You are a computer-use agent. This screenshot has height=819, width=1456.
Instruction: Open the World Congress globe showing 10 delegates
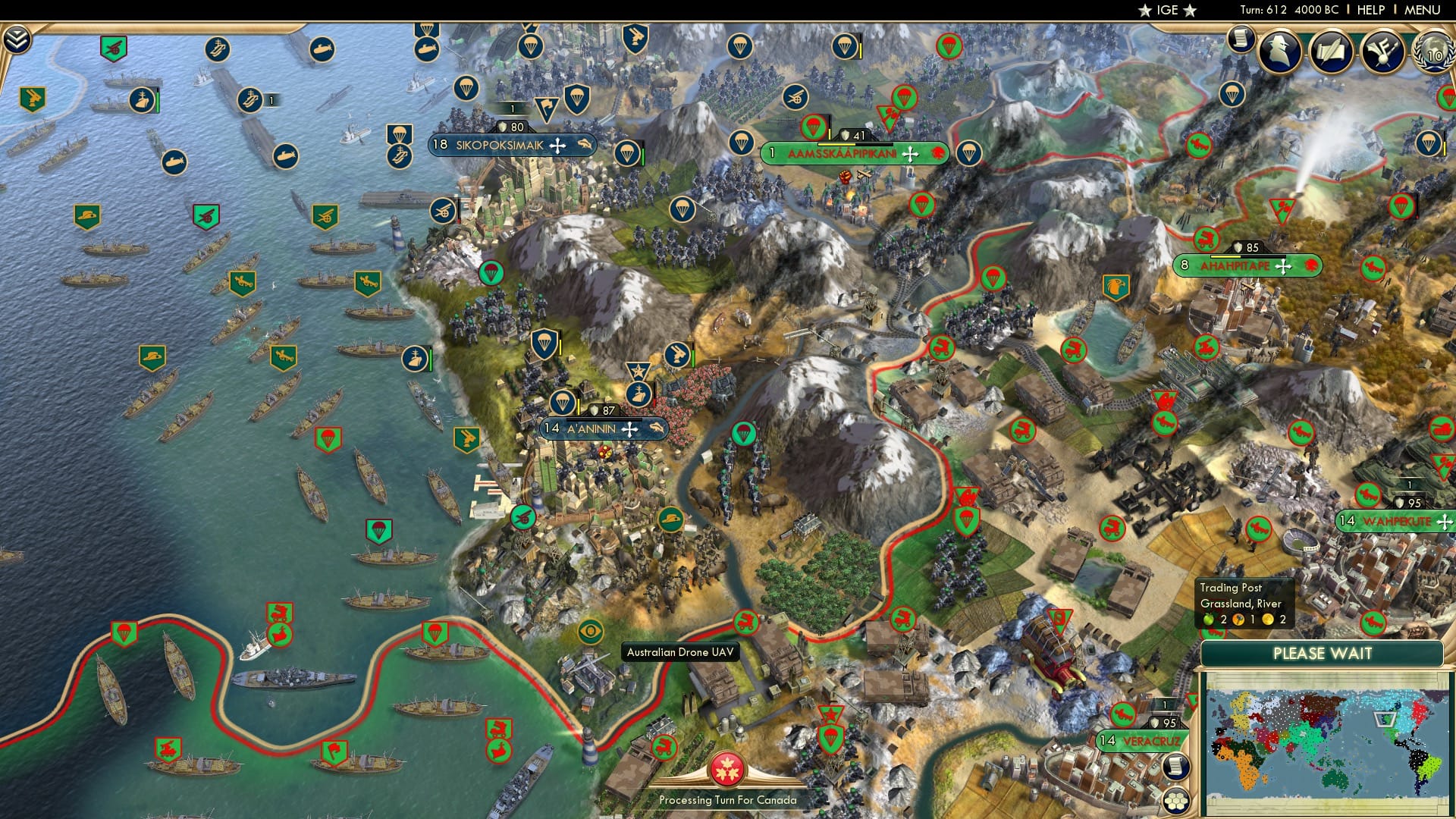1432,53
